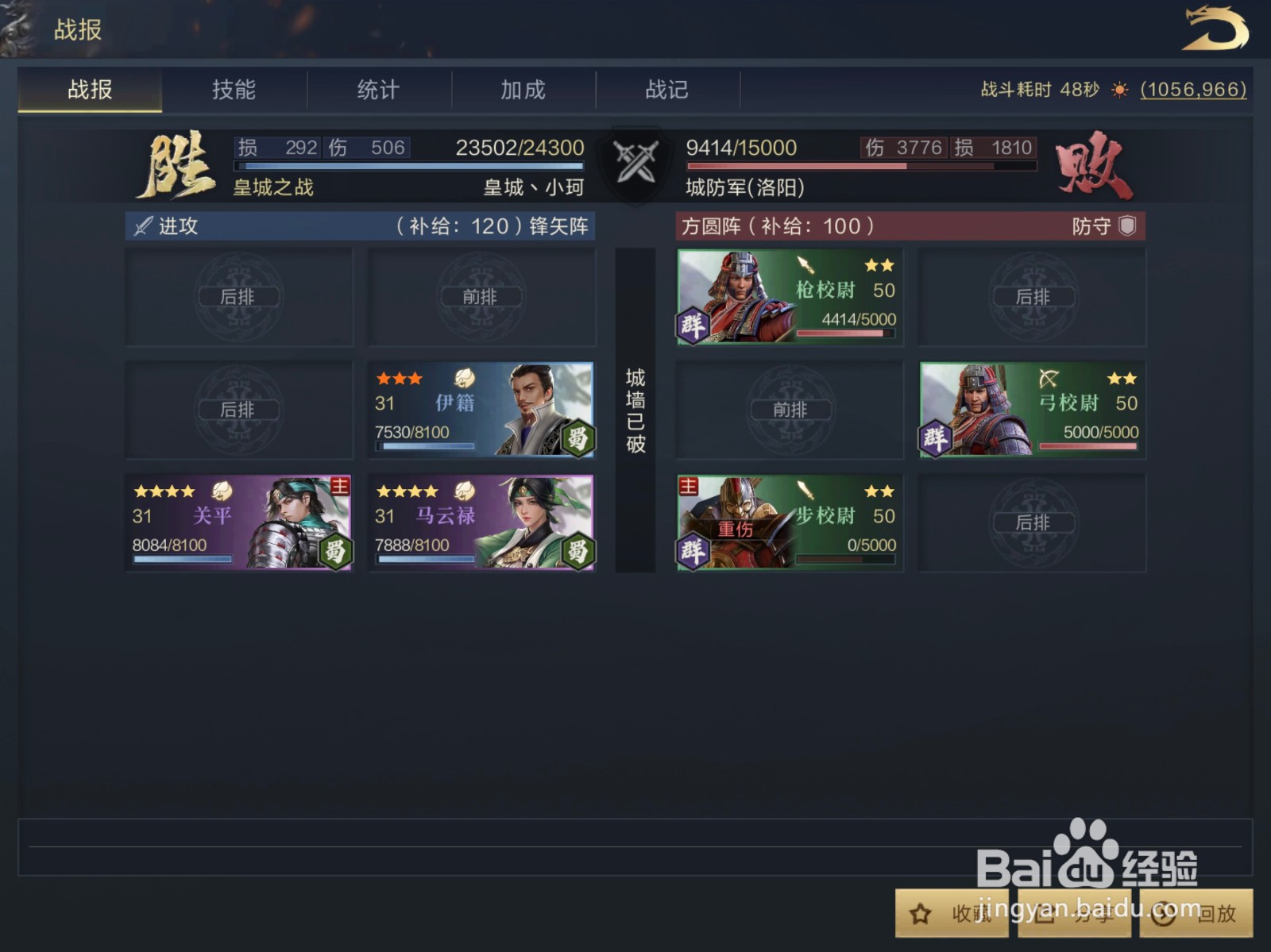
Task: Click the 群 faction badge on 枪校尉's card
Action: click(693, 323)
